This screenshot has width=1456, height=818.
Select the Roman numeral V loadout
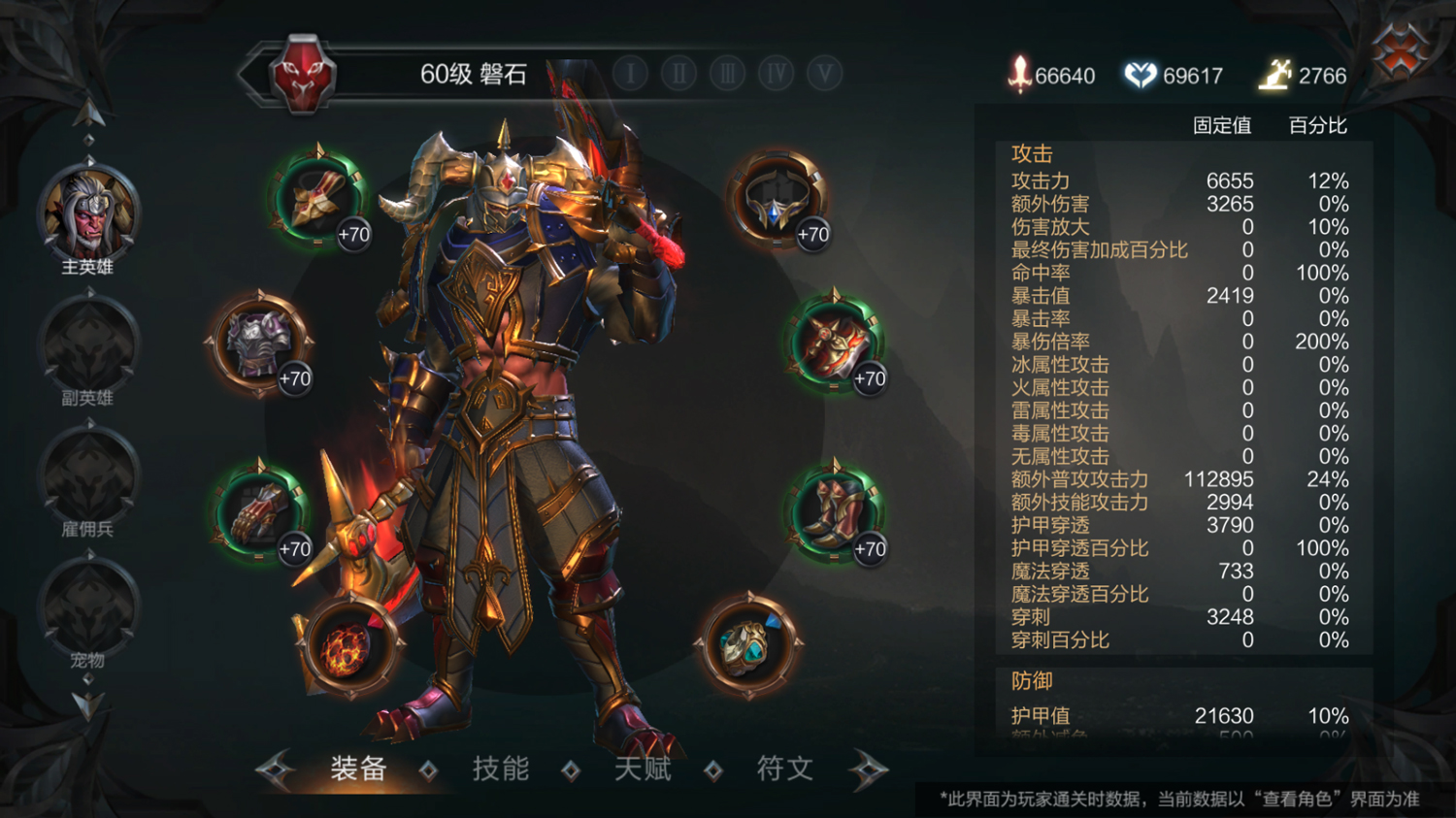824,74
